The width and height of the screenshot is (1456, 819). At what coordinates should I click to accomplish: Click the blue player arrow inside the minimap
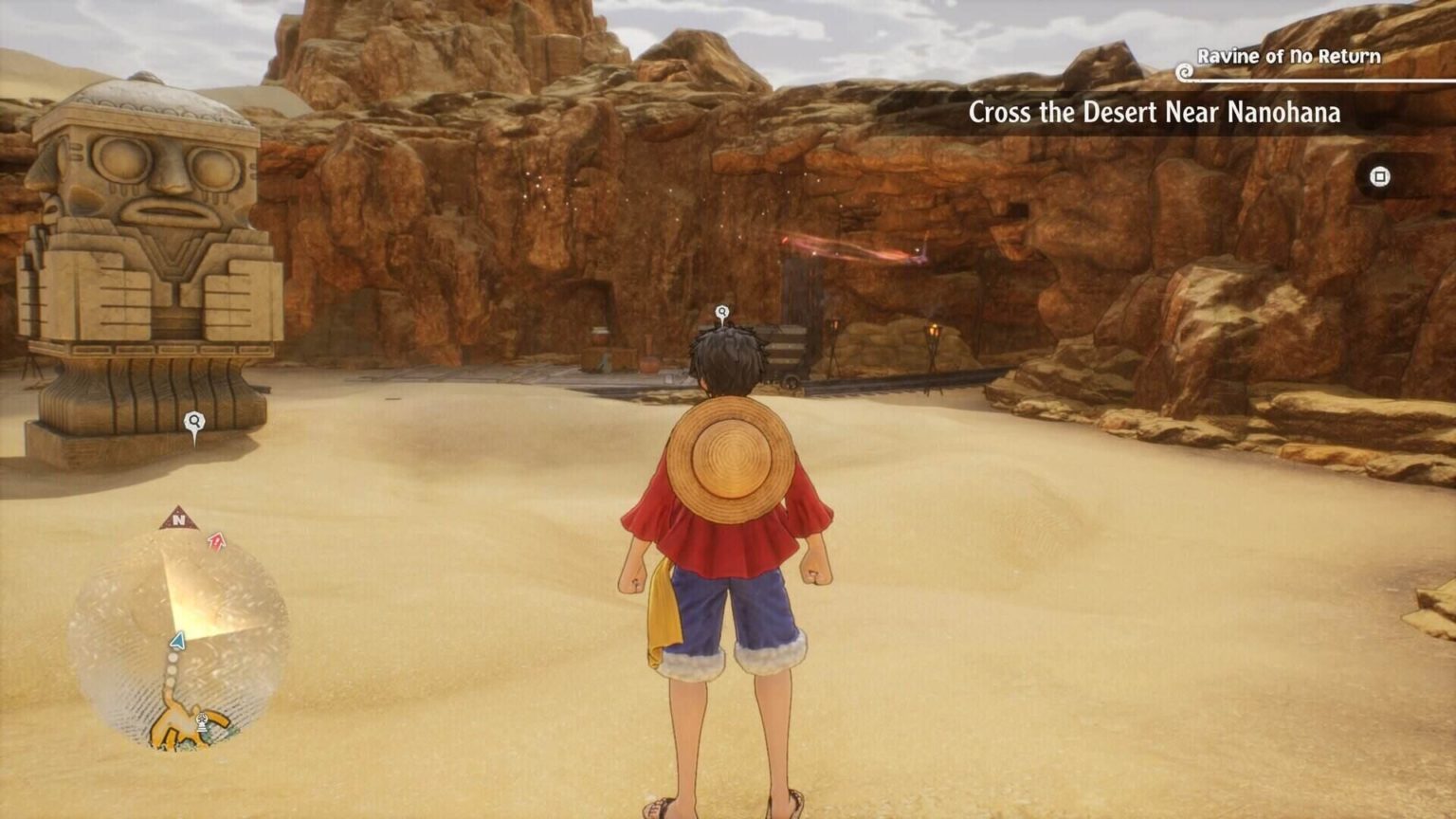coord(176,641)
